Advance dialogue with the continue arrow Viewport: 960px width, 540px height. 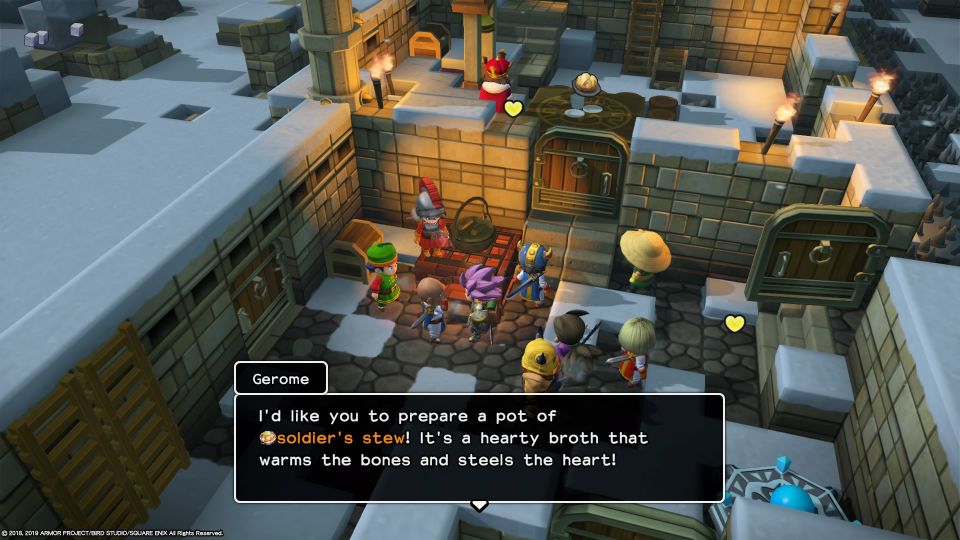click(479, 505)
